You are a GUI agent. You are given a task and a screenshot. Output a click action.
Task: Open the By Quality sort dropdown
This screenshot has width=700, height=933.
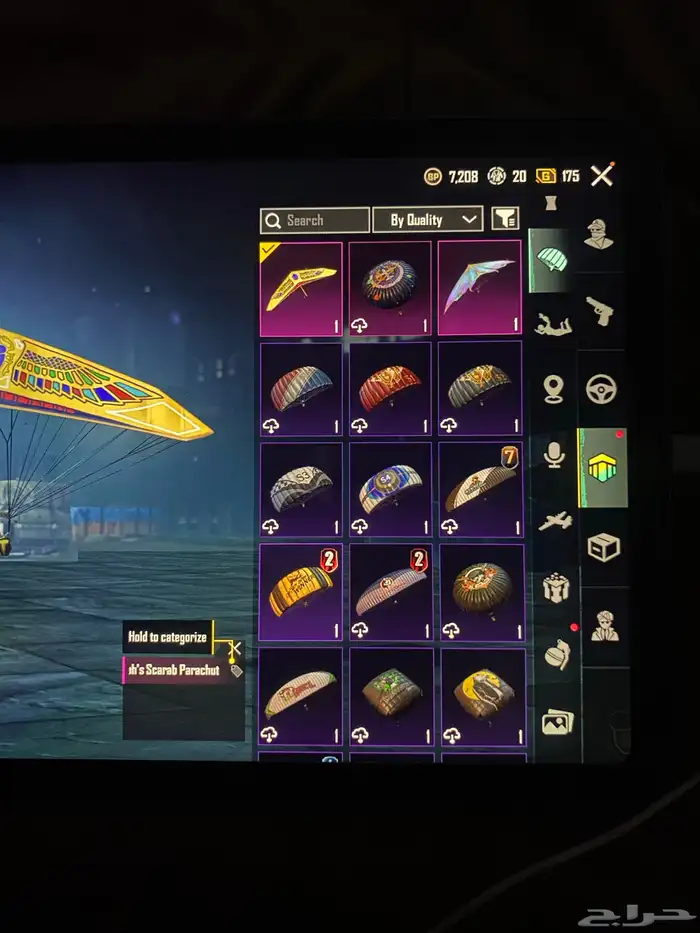click(427, 220)
